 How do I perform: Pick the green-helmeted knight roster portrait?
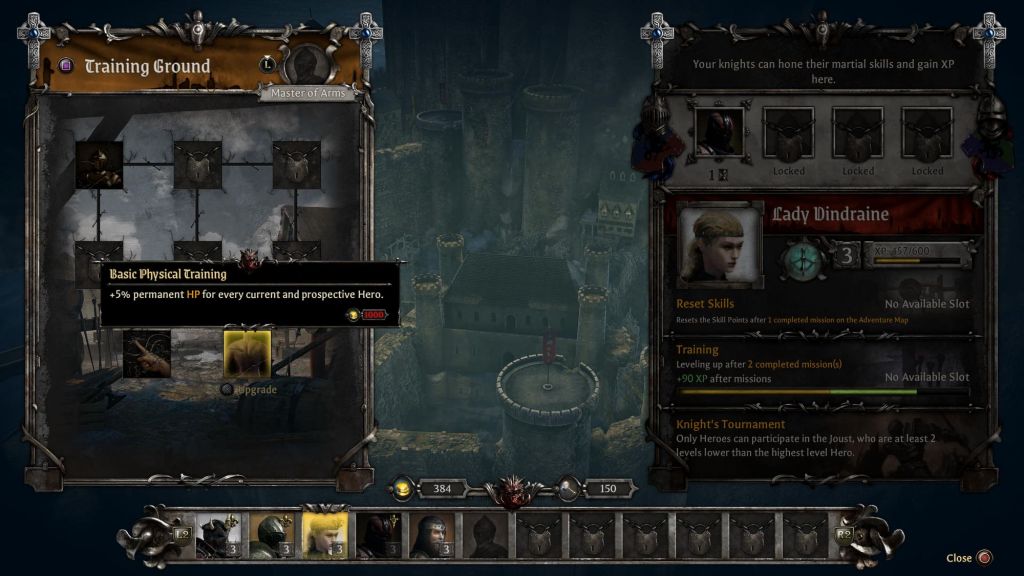(x=270, y=536)
